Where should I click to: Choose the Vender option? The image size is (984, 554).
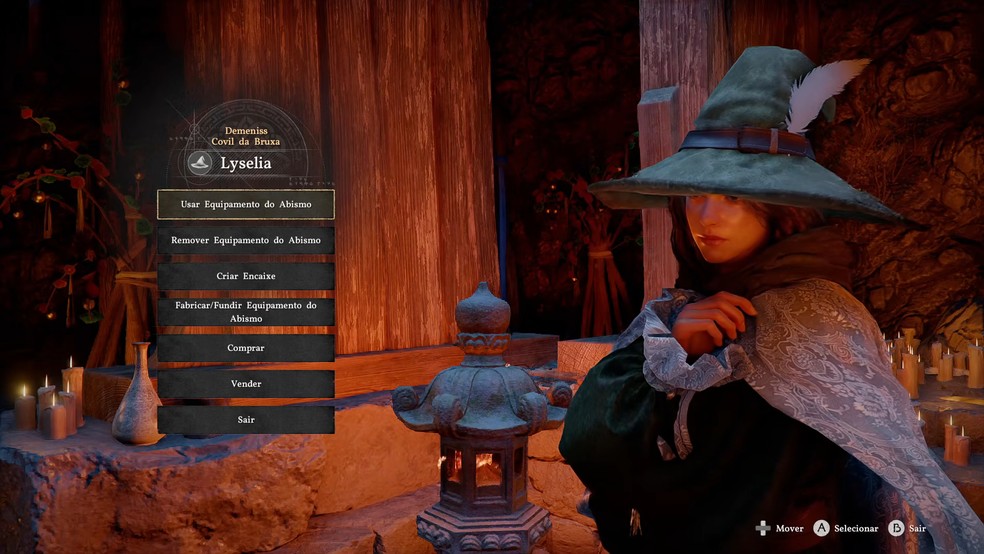point(246,384)
